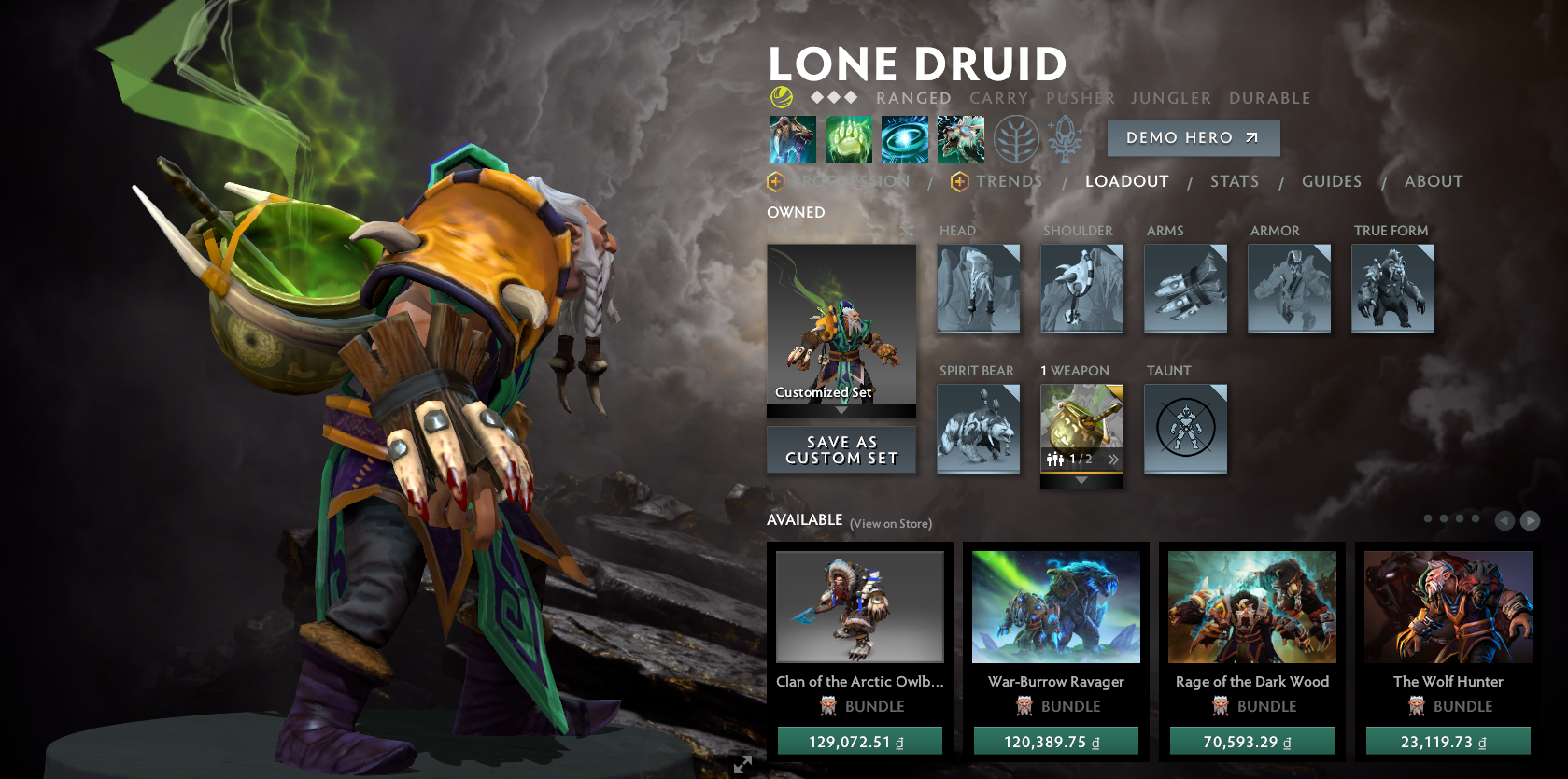Click the previous page arrow in Available section

pos(1505,519)
